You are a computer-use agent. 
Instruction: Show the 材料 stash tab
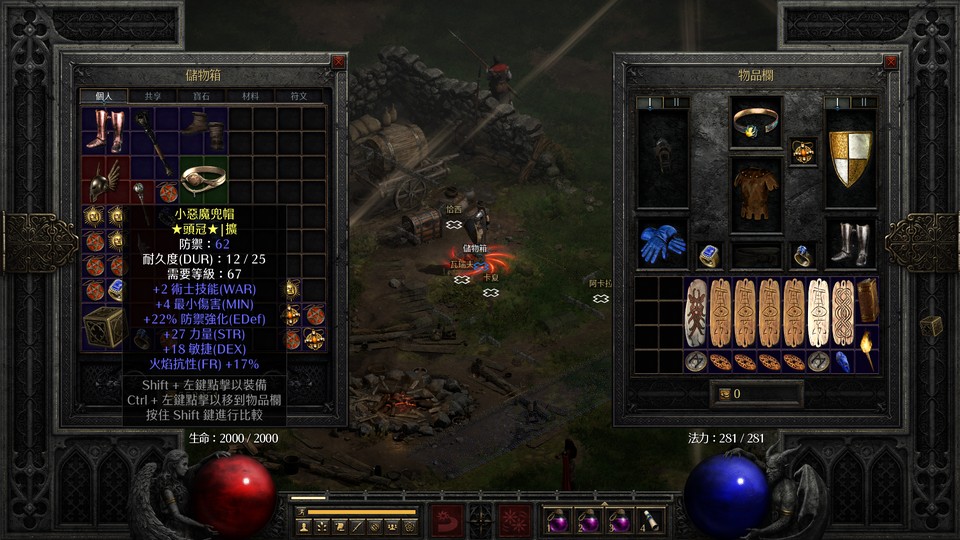click(250, 96)
